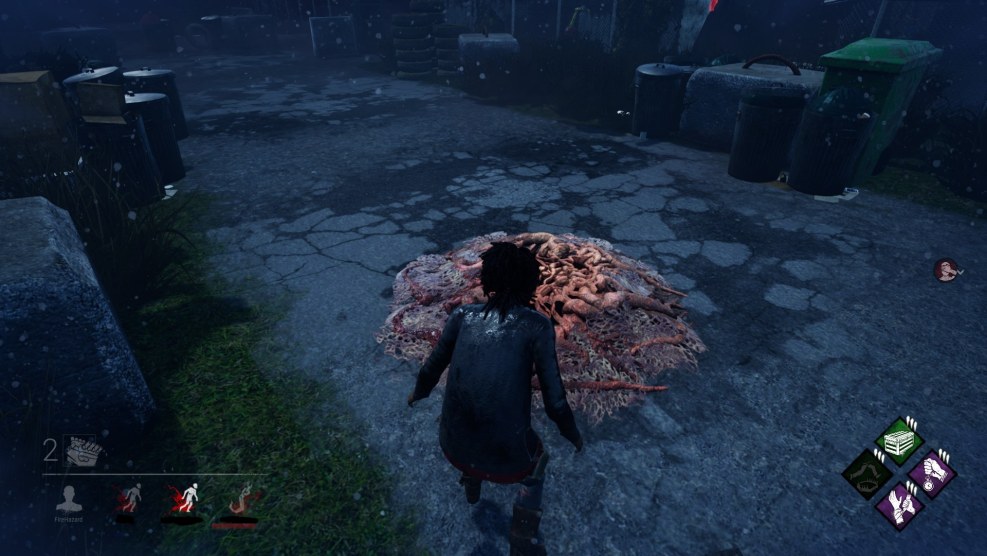Click the green crate perk icon
The height and width of the screenshot is (556, 987).
click(x=898, y=441)
